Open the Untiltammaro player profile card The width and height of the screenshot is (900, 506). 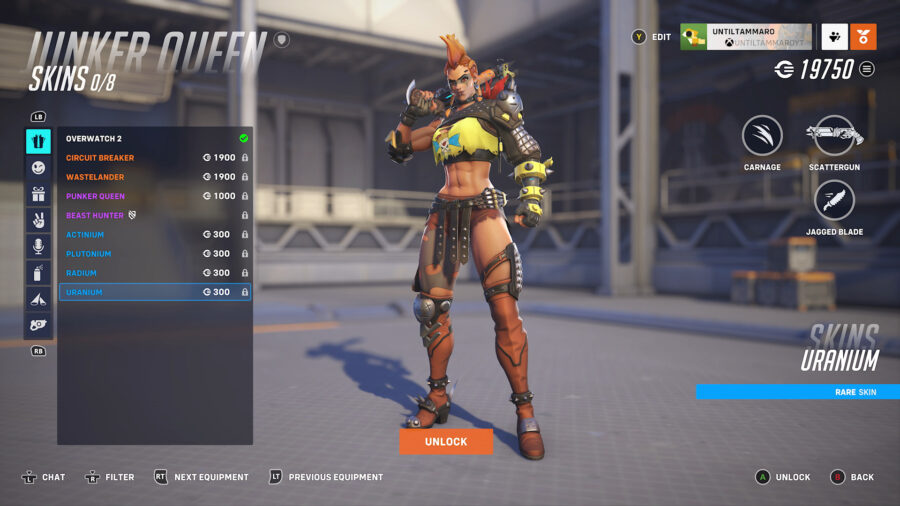pos(746,37)
